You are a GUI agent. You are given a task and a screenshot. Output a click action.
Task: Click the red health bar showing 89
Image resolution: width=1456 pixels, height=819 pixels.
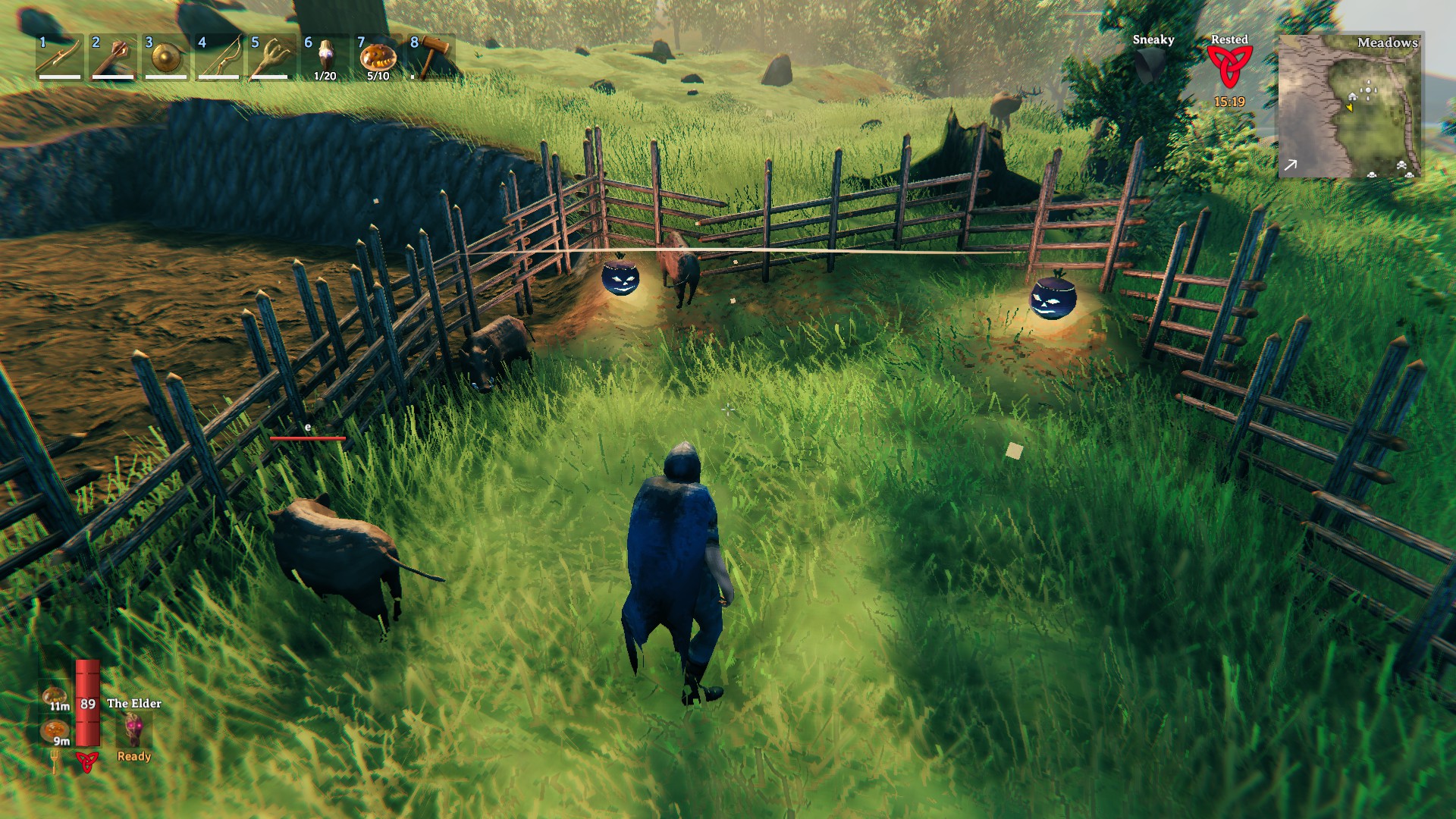86,703
